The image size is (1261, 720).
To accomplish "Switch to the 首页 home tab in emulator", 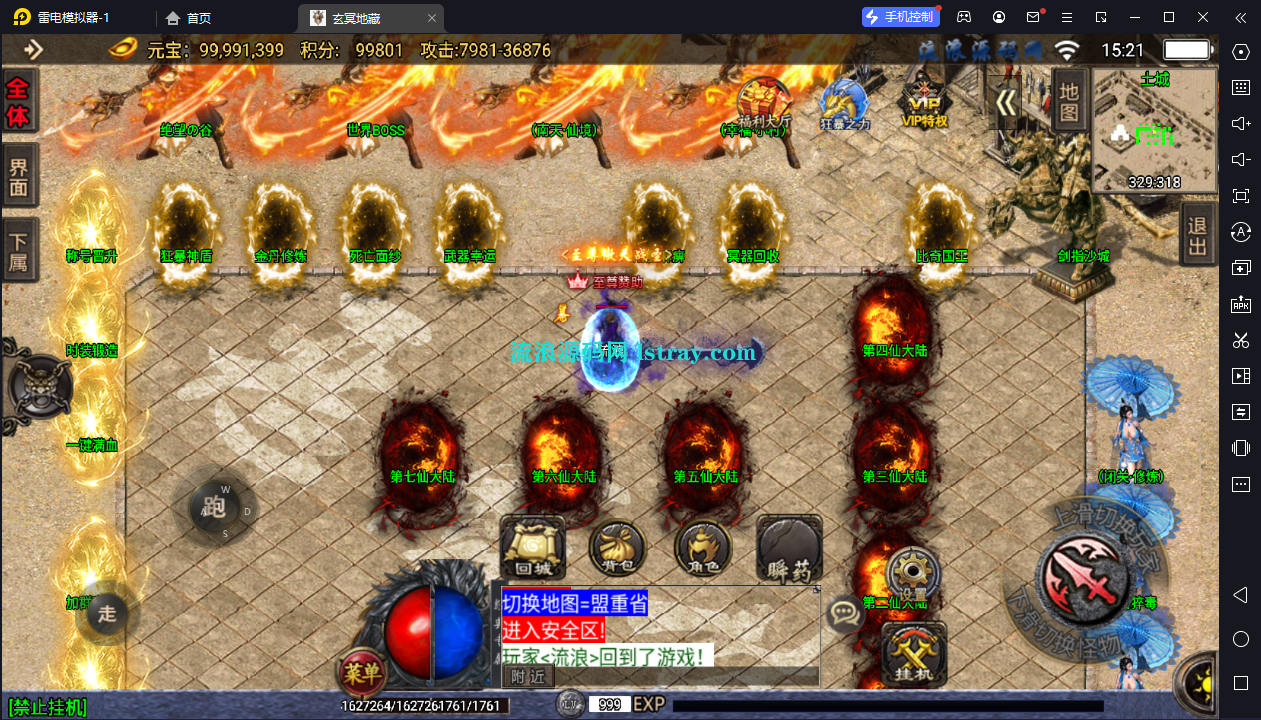I will point(189,17).
